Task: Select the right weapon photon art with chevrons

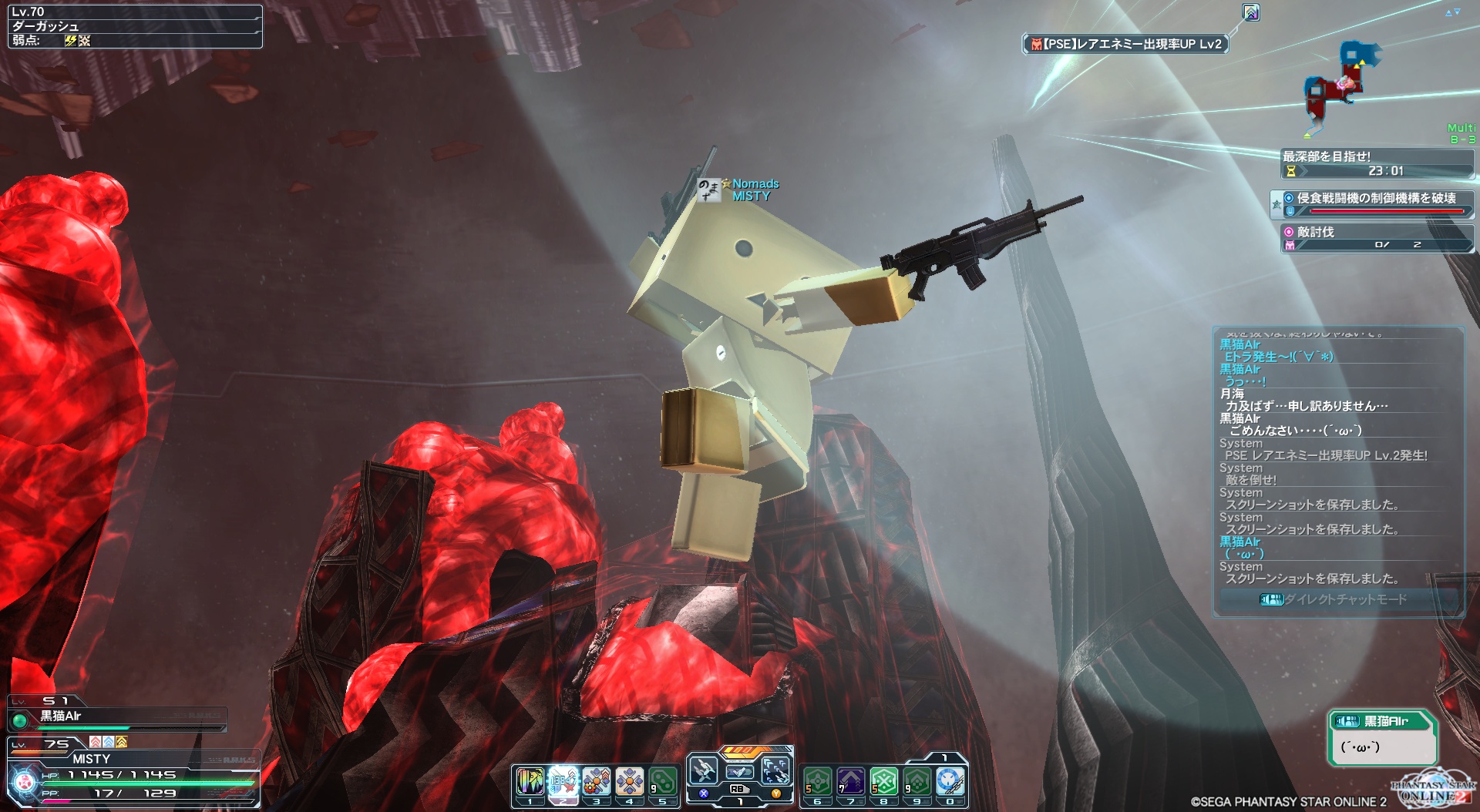Action: click(775, 770)
